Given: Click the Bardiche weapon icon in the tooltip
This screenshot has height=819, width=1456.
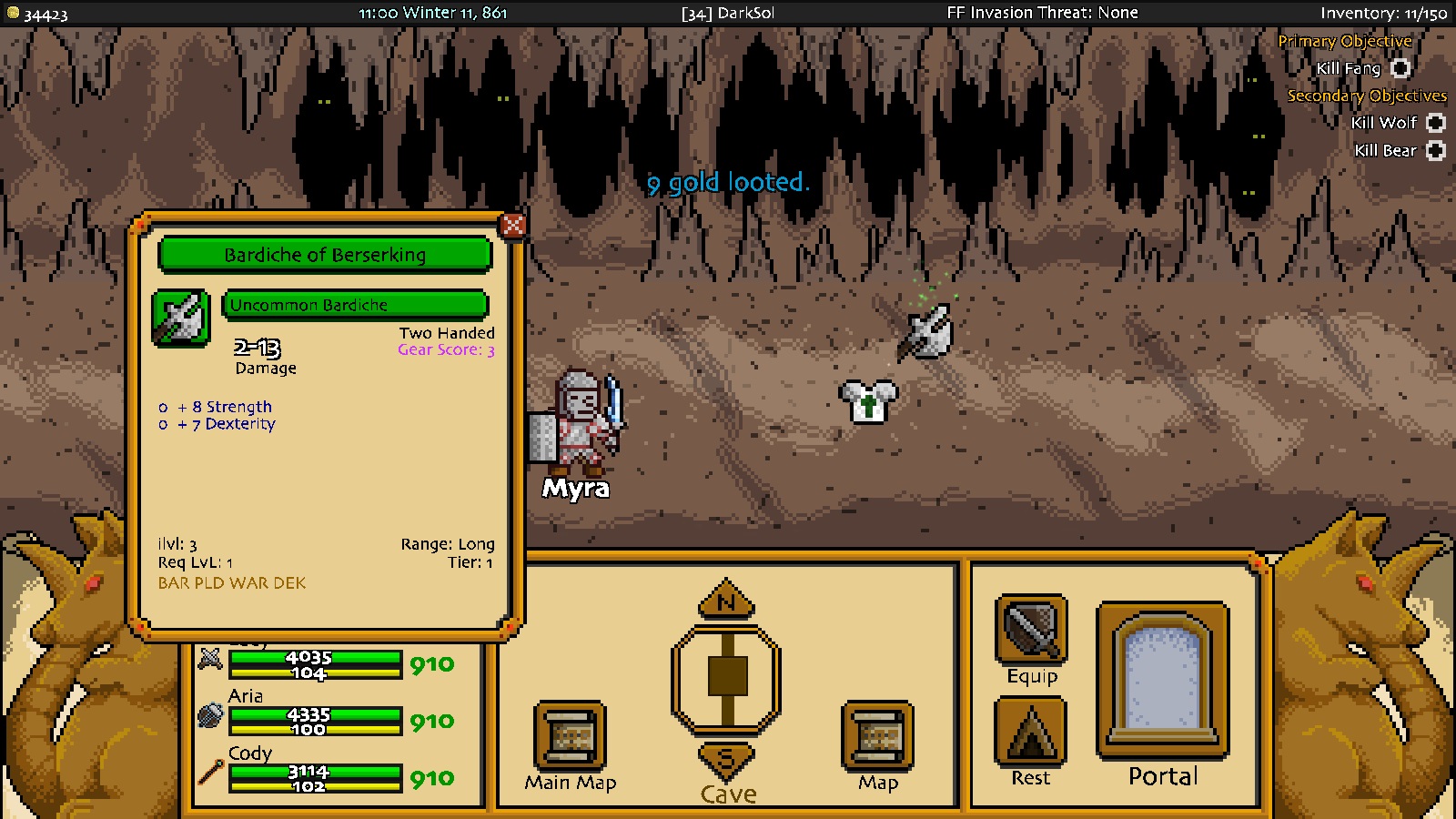Looking at the screenshot, I should pyautogui.click(x=179, y=318).
